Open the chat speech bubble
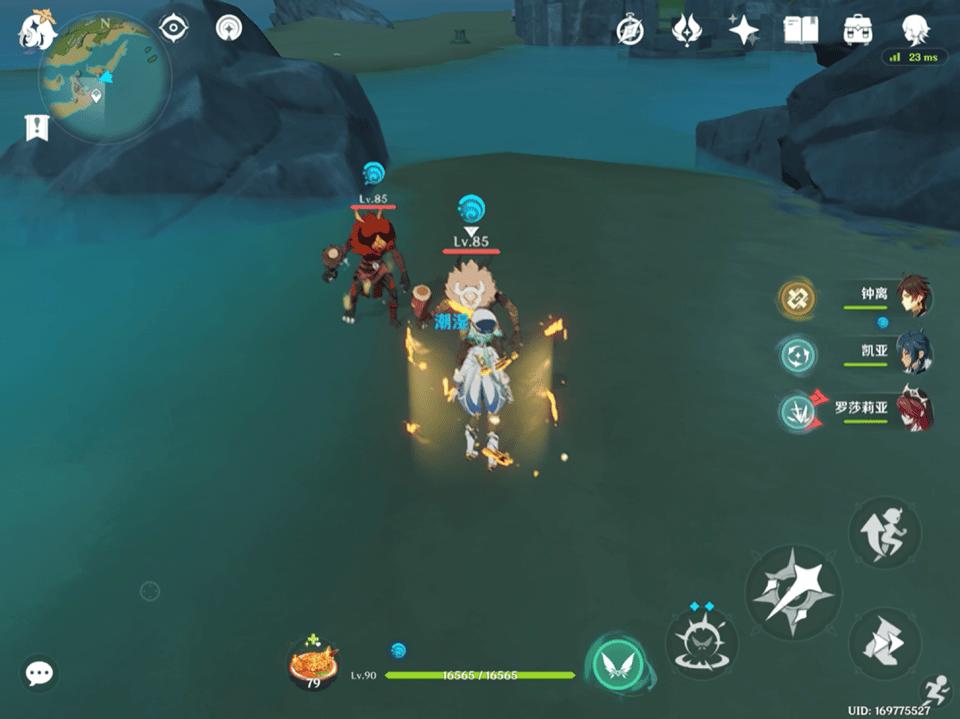The height and width of the screenshot is (719, 960). pyautogui.click(x=39, y=673)
